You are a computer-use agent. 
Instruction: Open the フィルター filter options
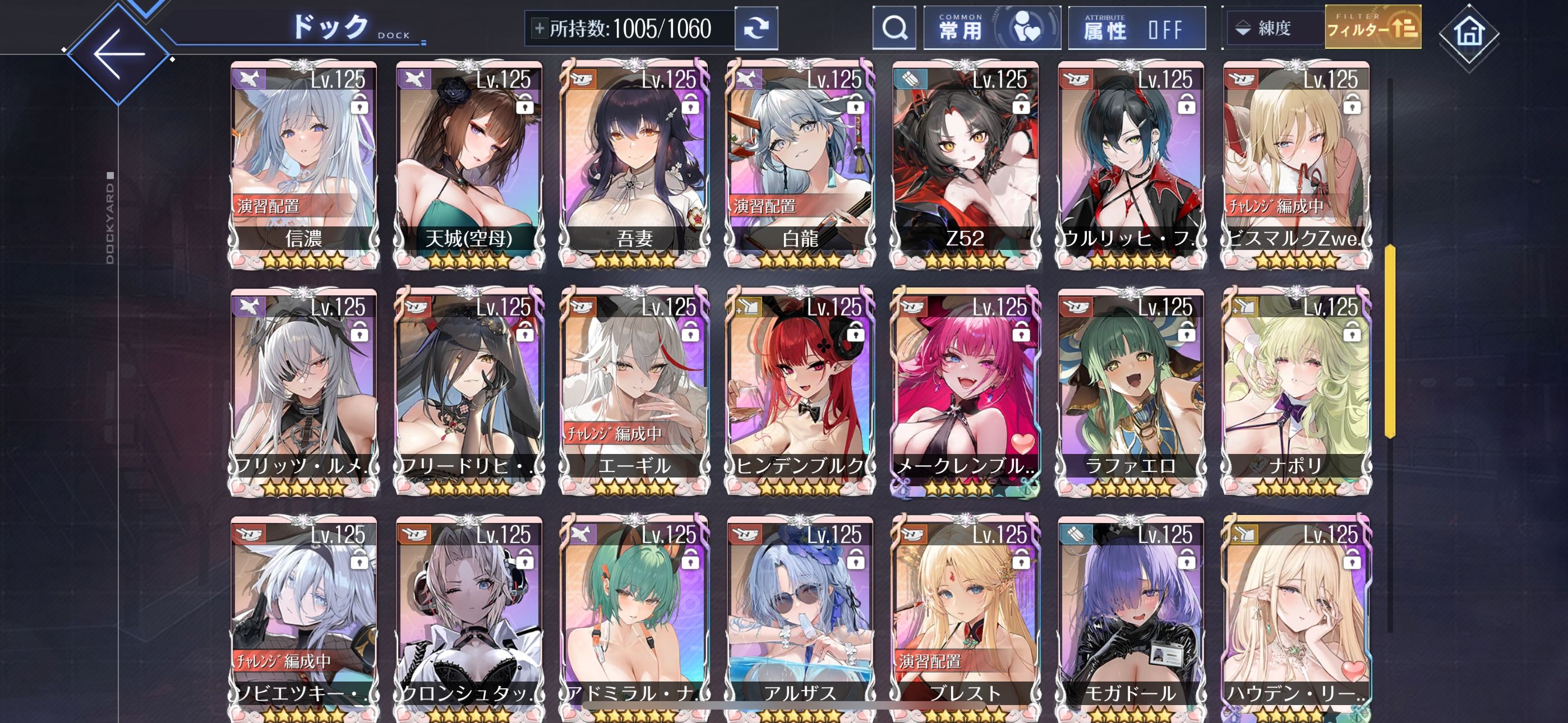coord(1373,28)
